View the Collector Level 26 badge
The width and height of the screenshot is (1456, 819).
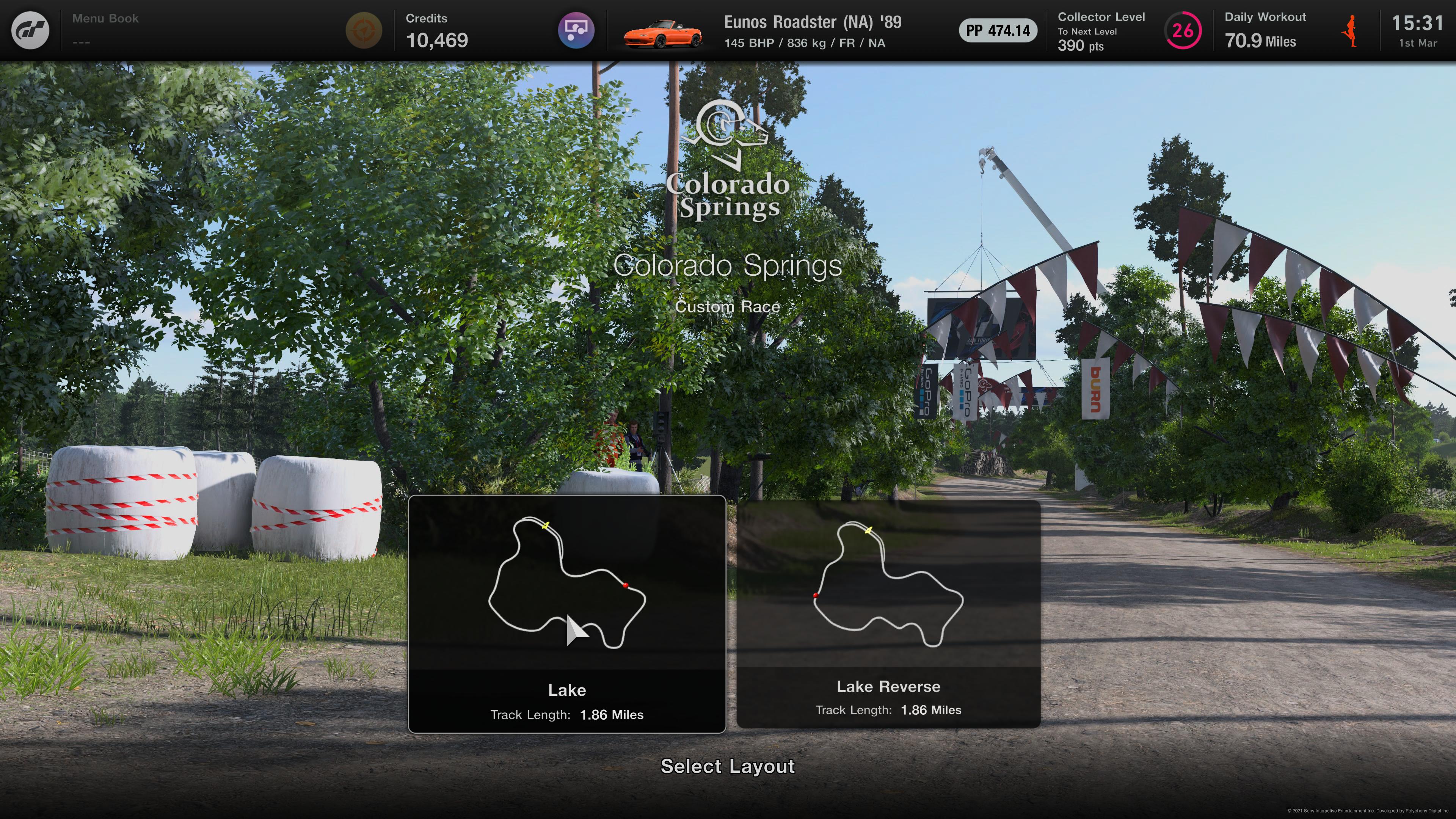tap(1183, 30)
